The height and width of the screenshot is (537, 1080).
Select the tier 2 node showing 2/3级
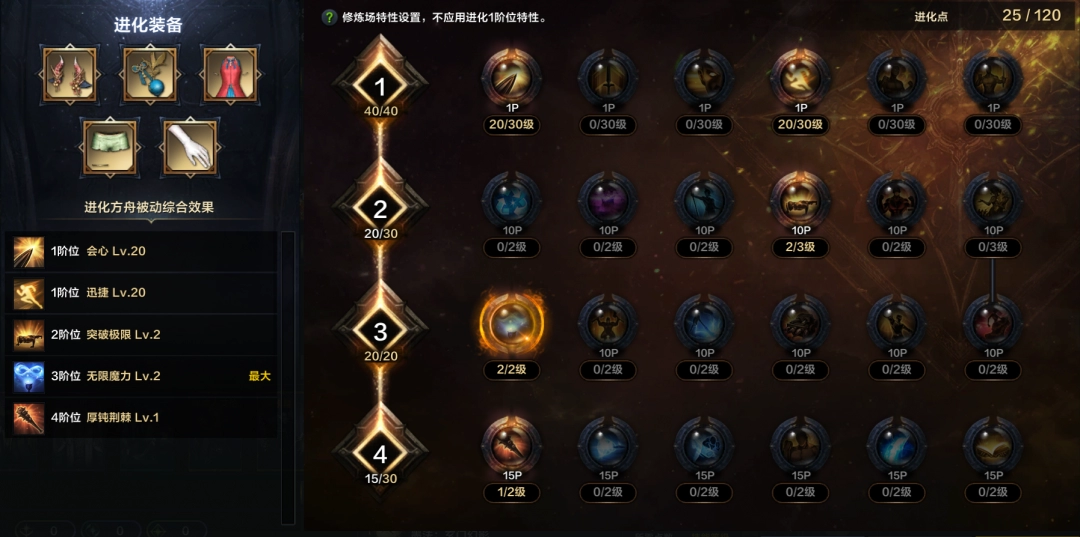[801, 201]
